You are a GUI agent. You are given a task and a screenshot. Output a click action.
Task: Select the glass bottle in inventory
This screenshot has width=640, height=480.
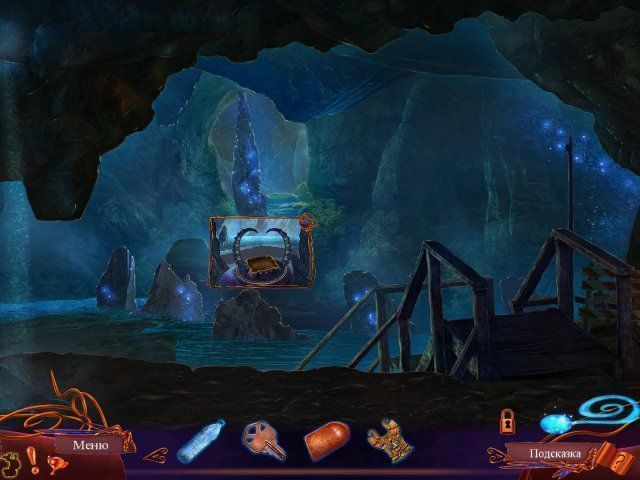click(200, 441)
